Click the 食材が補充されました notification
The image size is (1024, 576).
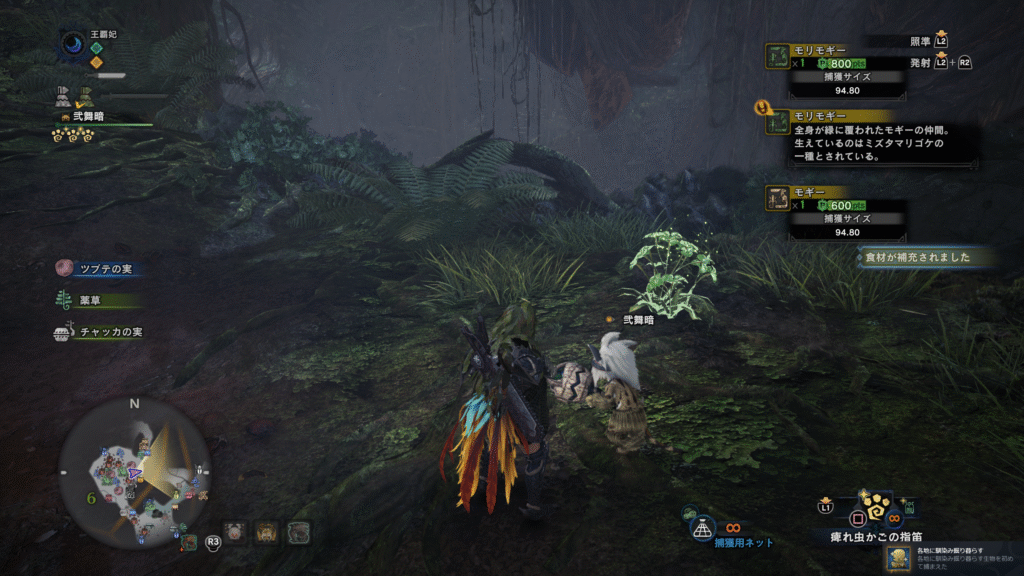(x=926, y=258)
